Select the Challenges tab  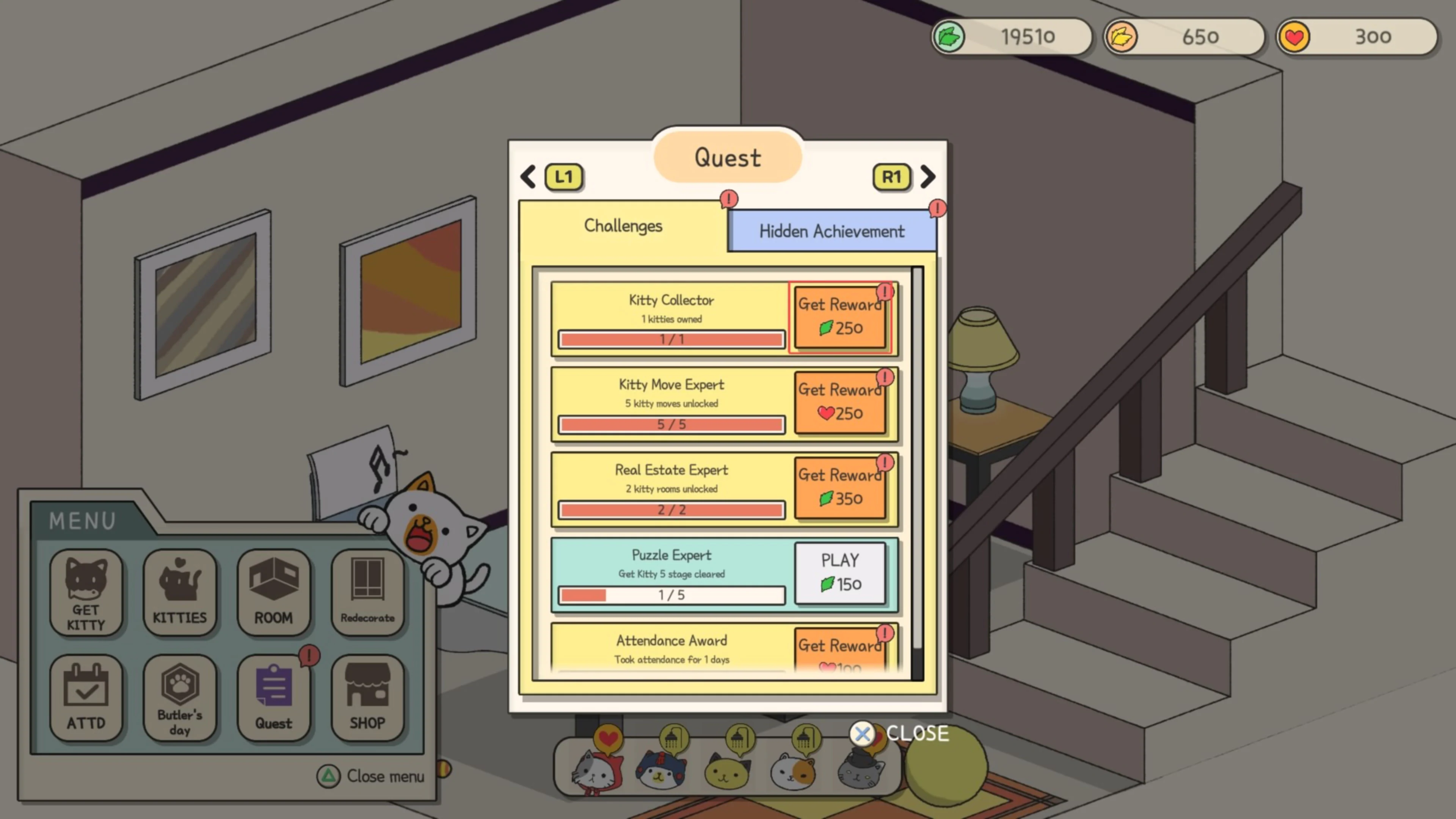pos(623,226)
